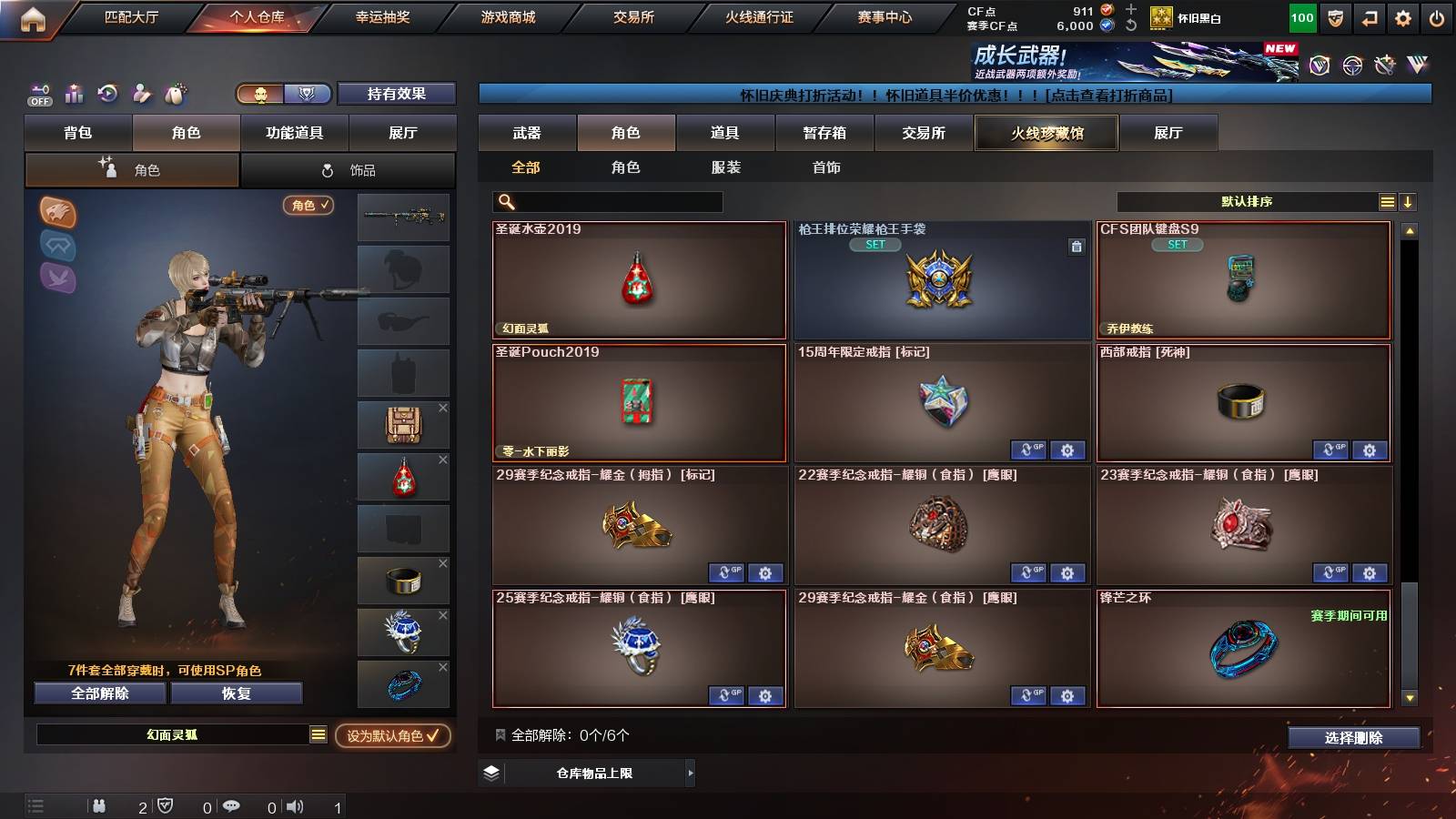Click the power/exit icon in the top corner
The height and width of the screenshot is (819, 1456).
[x=1438, y=16]
